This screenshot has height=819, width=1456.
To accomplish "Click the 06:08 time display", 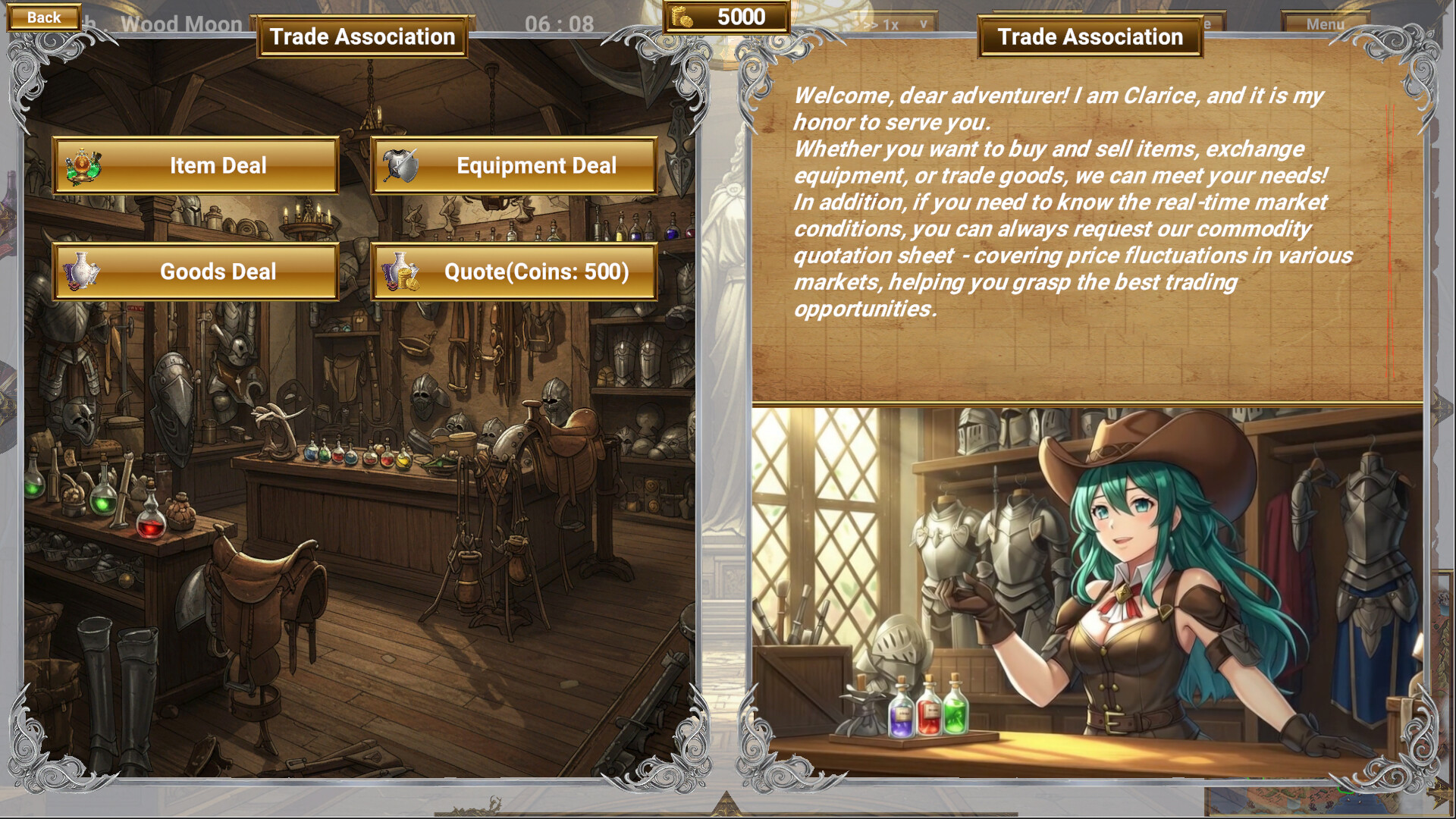I will (x=560, y=23).
